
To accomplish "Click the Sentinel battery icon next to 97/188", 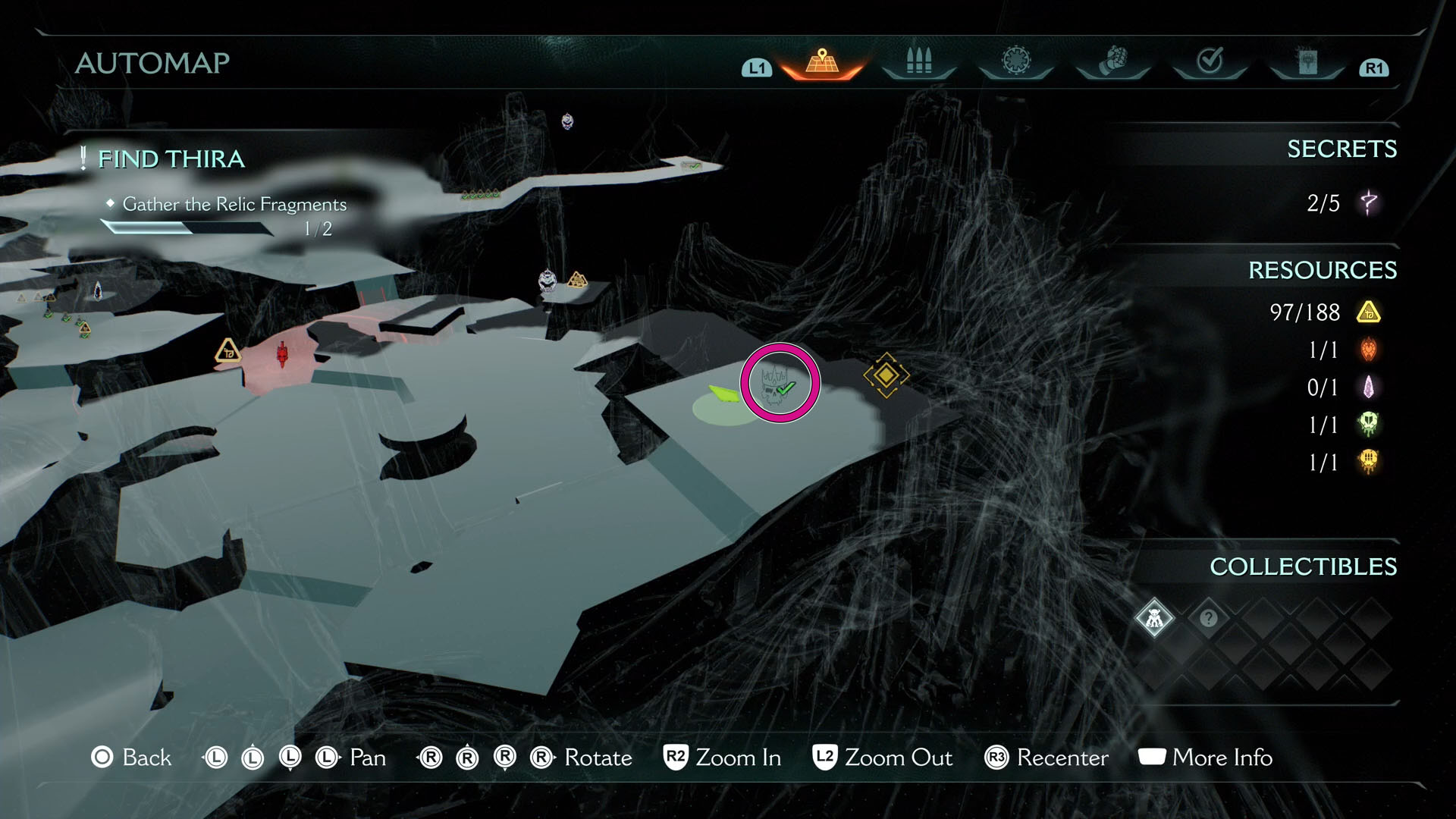I will pos(1370,312).
